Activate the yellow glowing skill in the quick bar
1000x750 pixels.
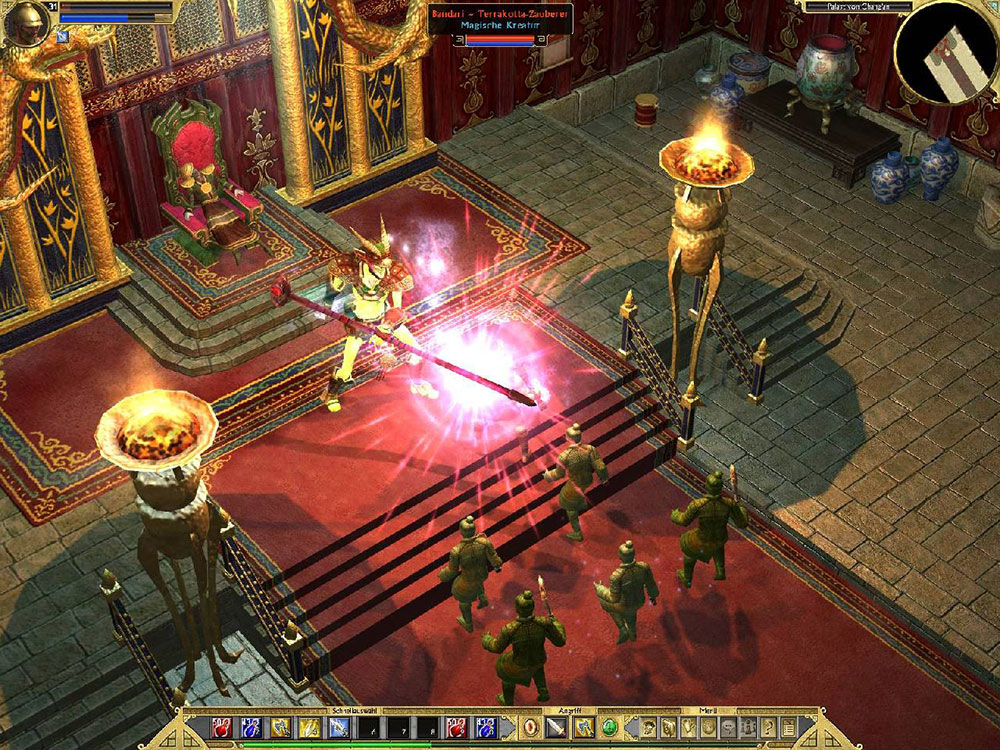click(x=310, y=727)
